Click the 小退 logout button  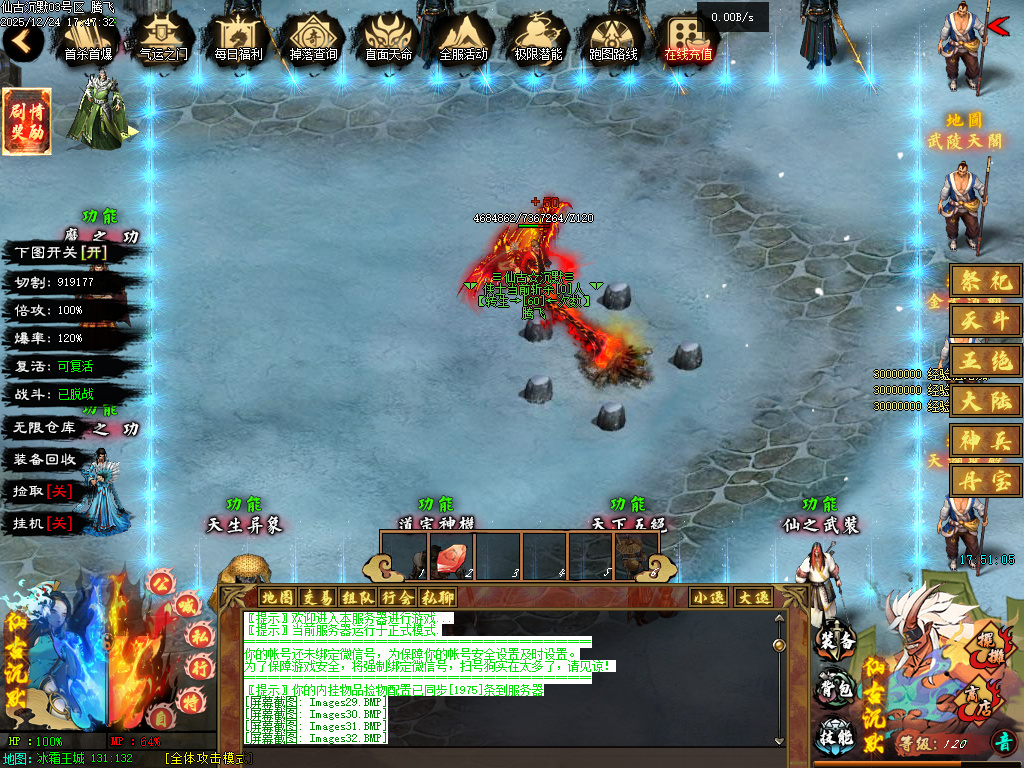point(709,597)
